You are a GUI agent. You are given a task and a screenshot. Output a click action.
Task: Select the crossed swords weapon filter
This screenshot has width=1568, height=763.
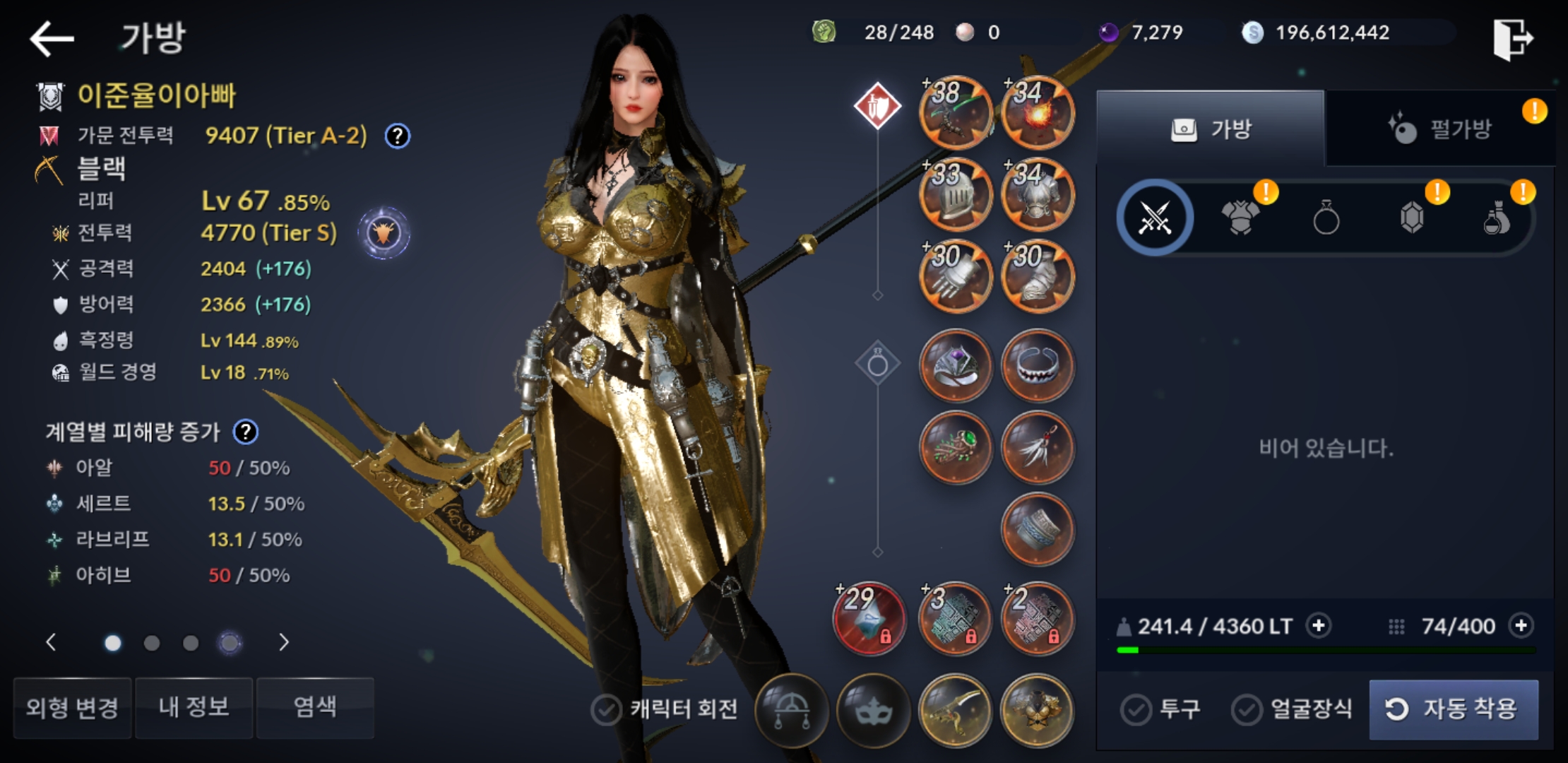point(1156,218)
